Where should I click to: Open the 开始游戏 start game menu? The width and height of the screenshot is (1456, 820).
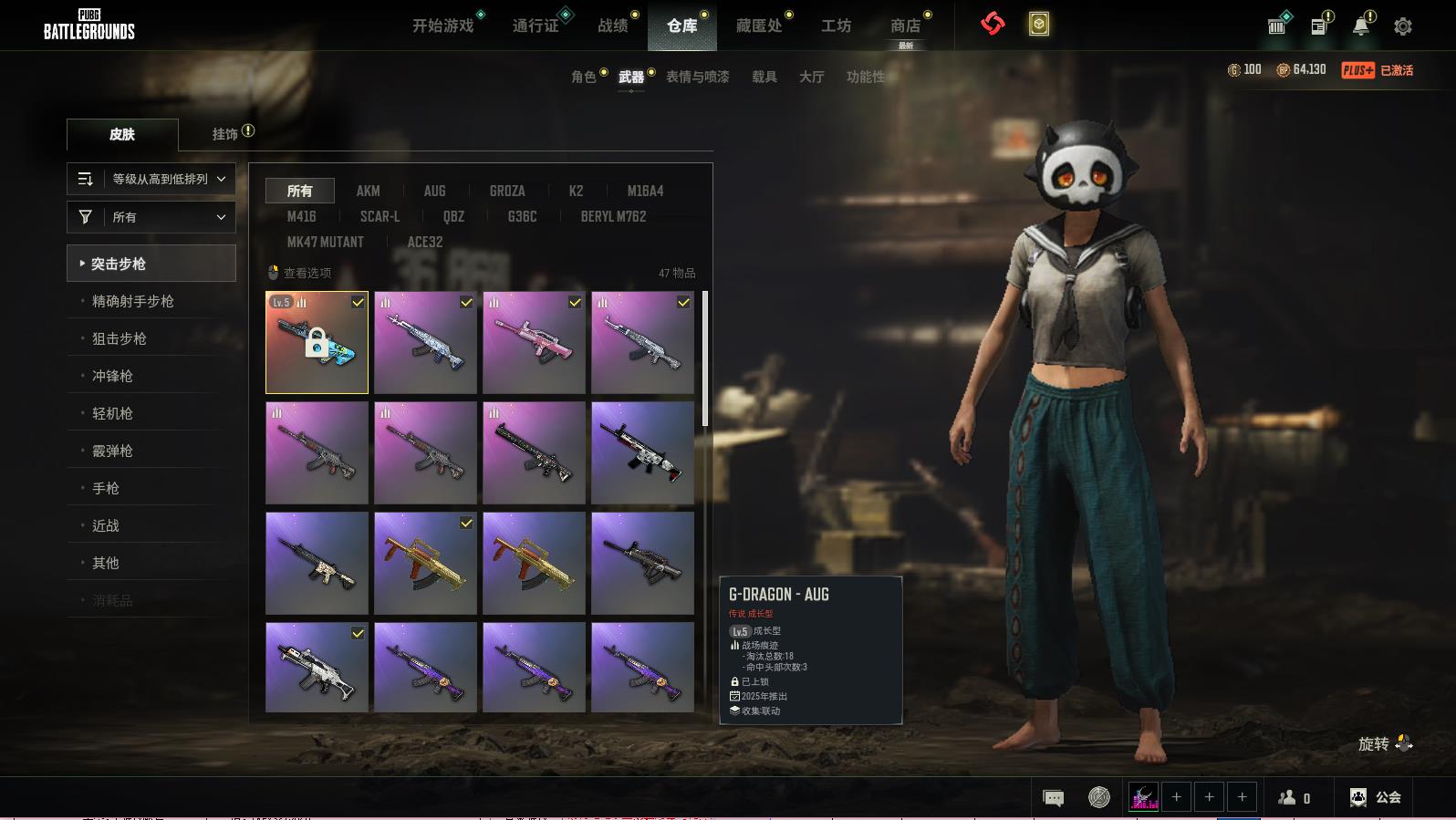point(443,26)
